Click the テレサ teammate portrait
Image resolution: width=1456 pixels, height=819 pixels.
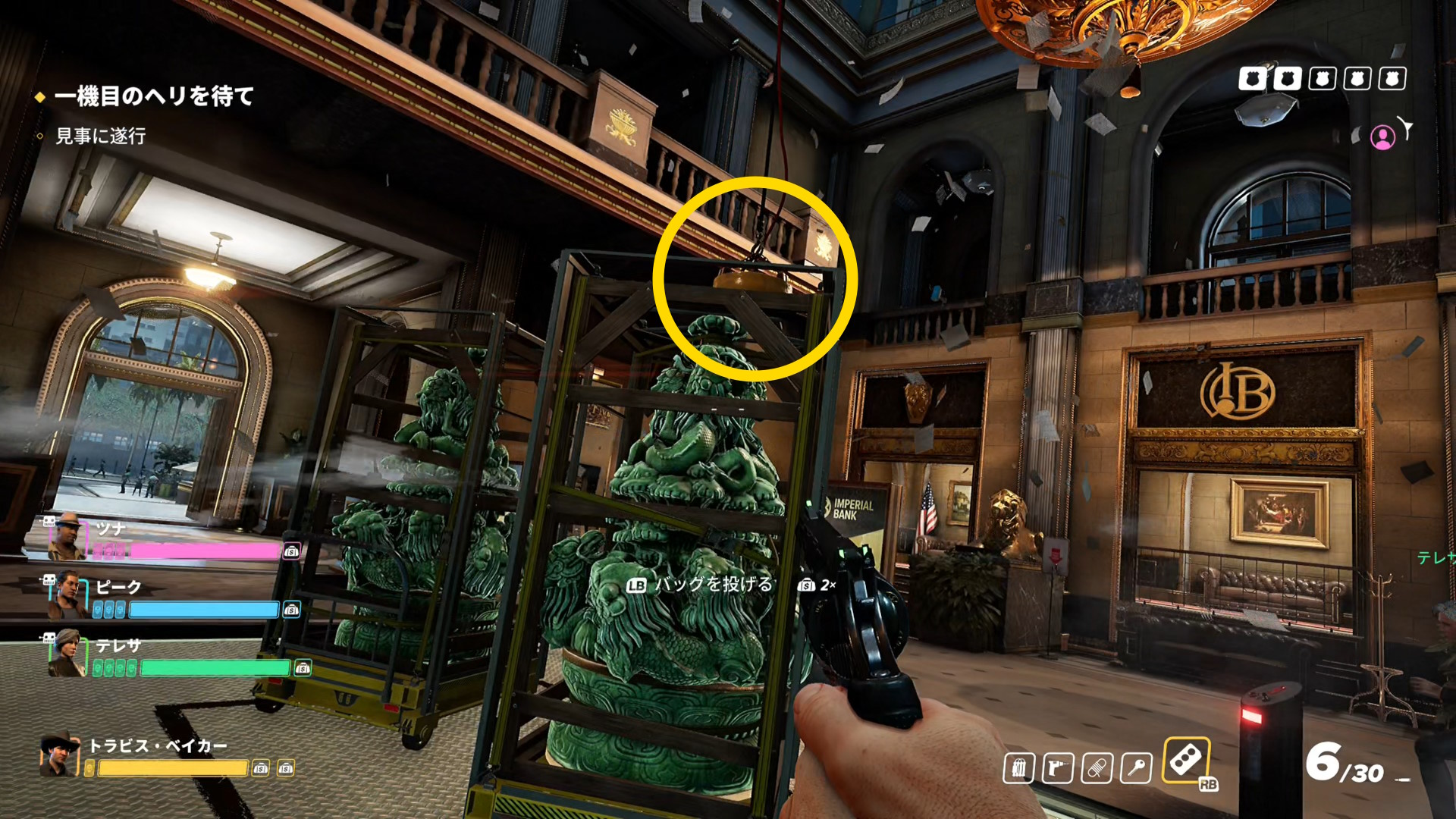pyautogui.click(x=65, y=653)
